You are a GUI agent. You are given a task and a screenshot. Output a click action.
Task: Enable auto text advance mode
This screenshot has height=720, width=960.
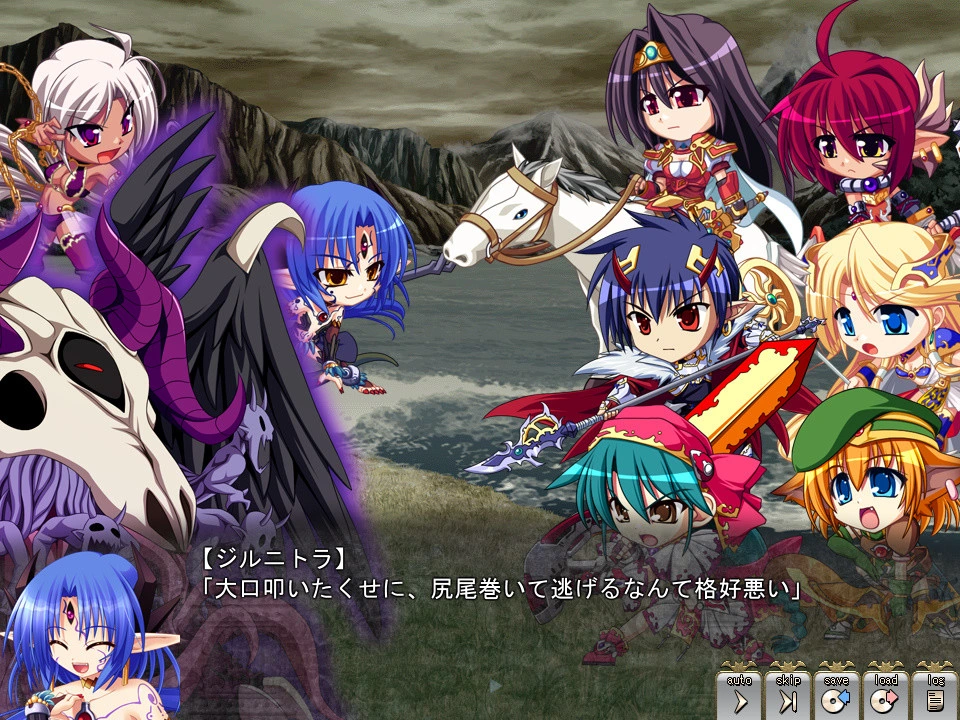(x=739, y=693)
